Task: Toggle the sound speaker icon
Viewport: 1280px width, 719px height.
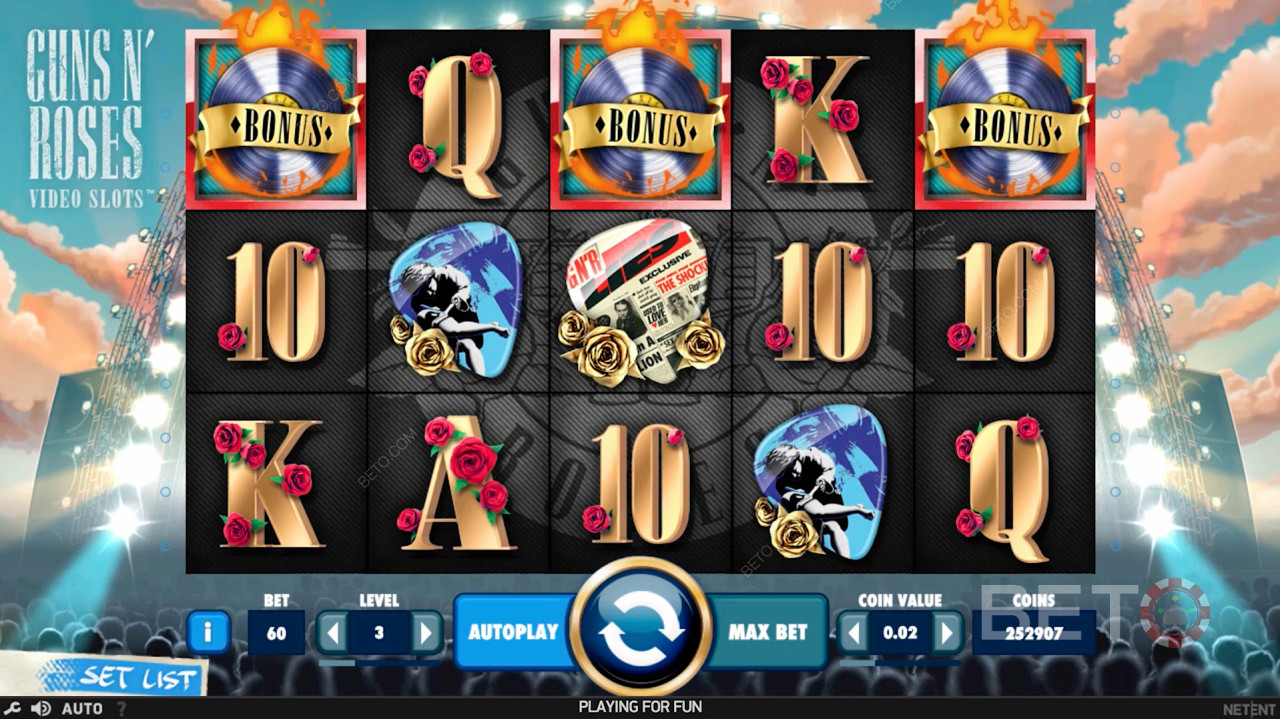Action: [40, 708]
